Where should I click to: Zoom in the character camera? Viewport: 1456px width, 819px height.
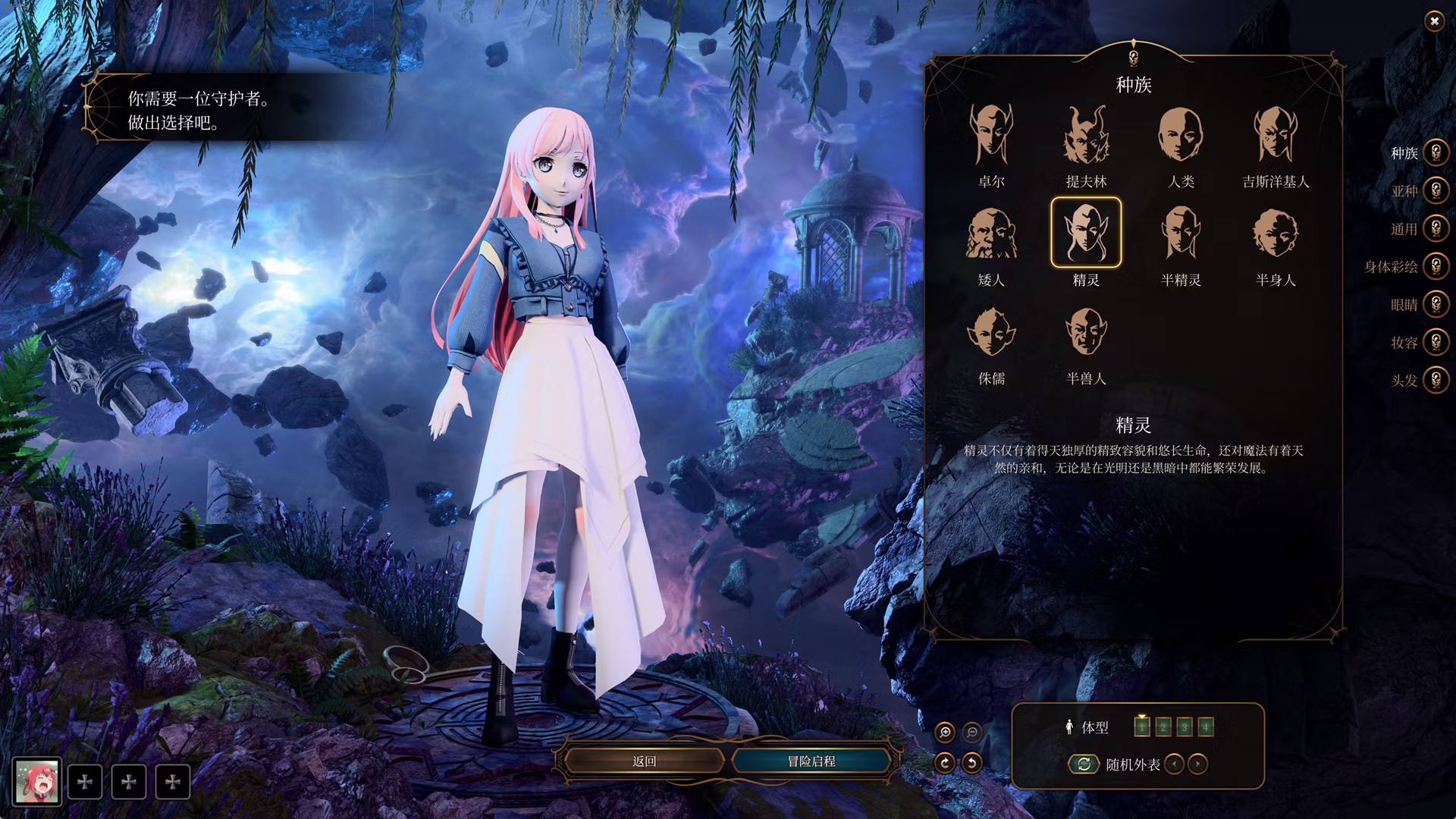pyautogui.click(x=945, y=732)
